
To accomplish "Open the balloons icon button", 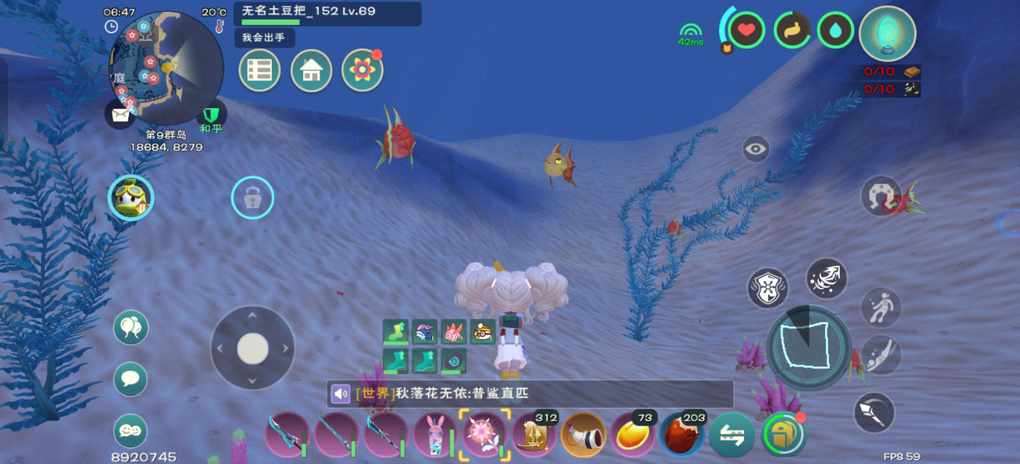I will pos(131,327).
